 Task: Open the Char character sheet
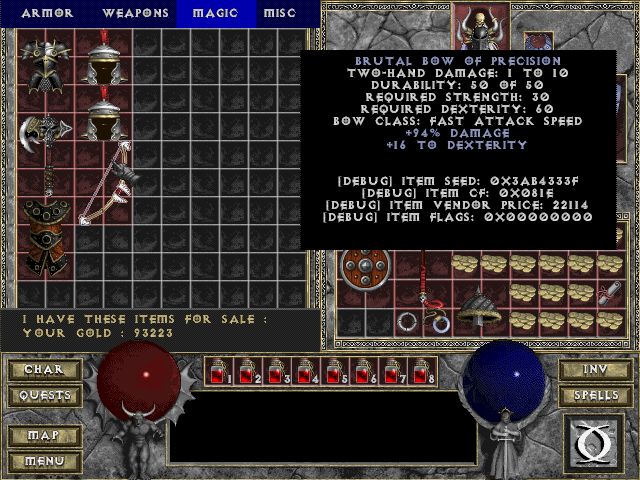[43, 369]
